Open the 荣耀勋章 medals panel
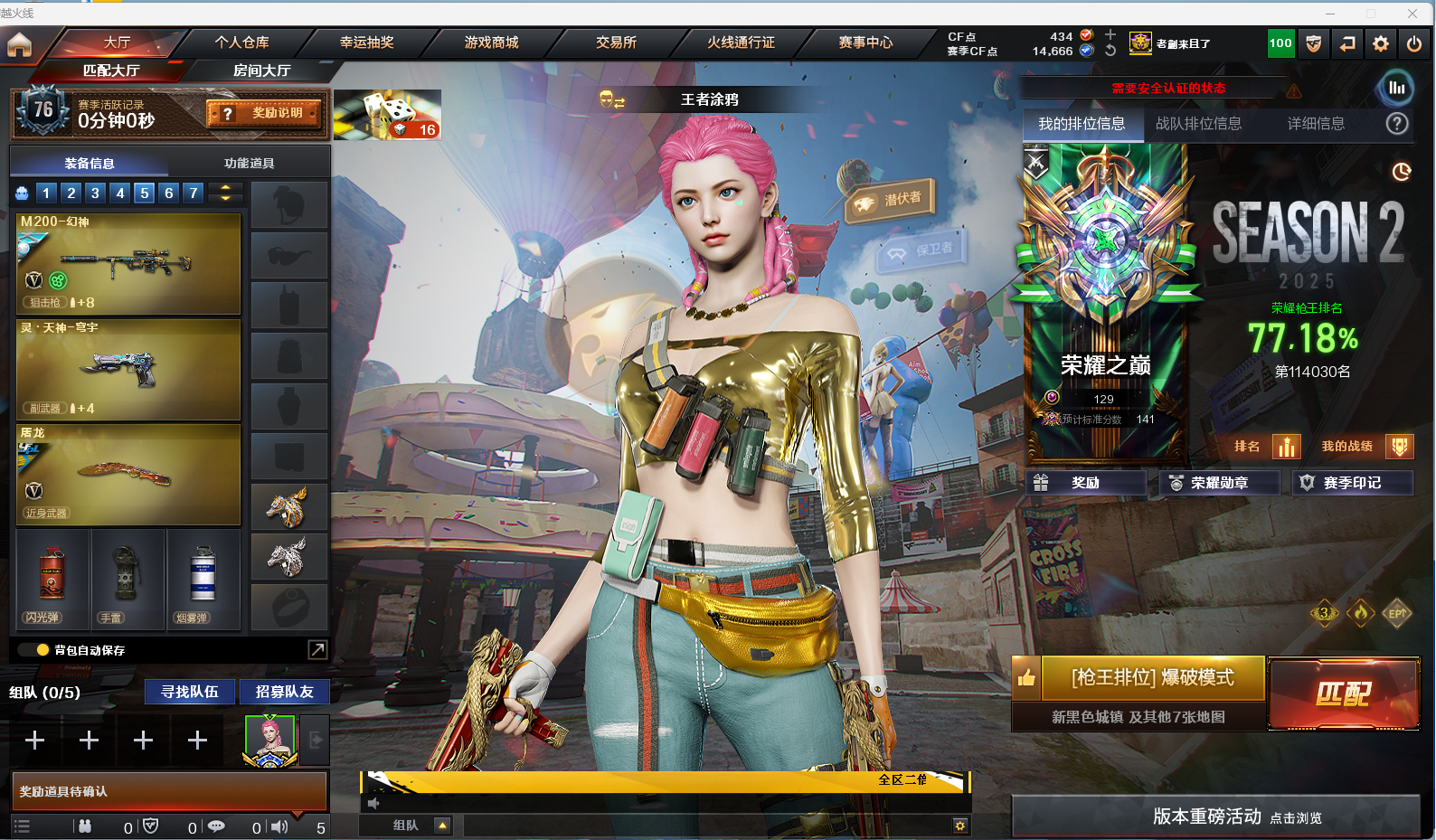Viewport: 1436px width, 840px height. click(x=1218, y=483)
